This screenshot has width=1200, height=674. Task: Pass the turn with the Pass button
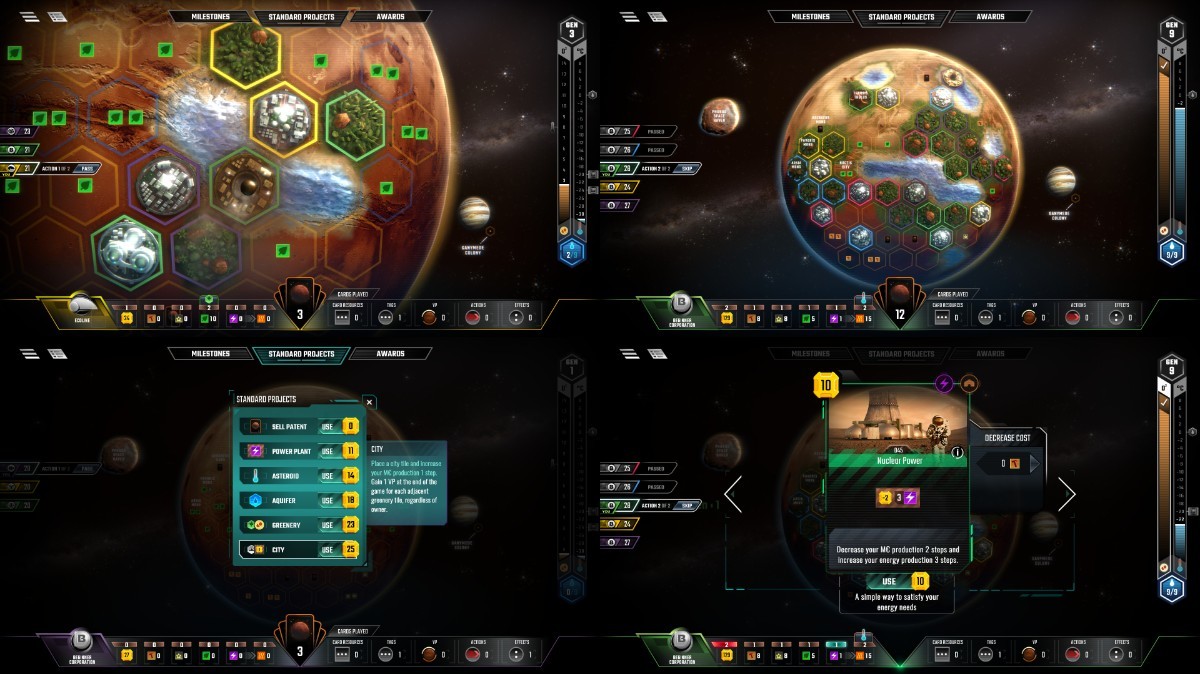(87, 168)
